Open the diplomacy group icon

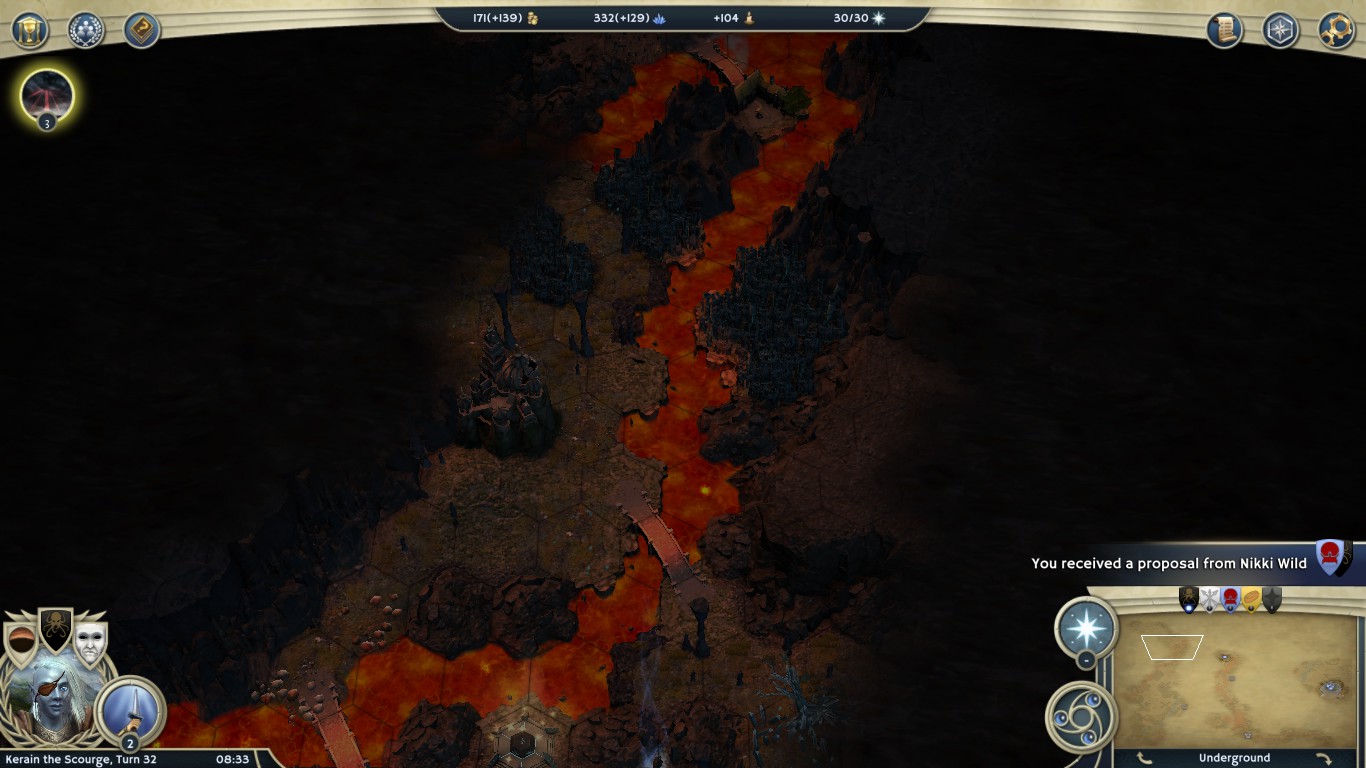click(x=86, y=30)
